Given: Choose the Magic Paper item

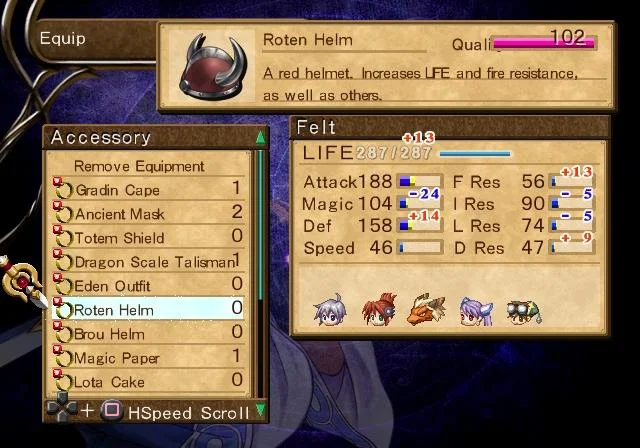Looking at the screenshot, I should [x=117, y=358].
